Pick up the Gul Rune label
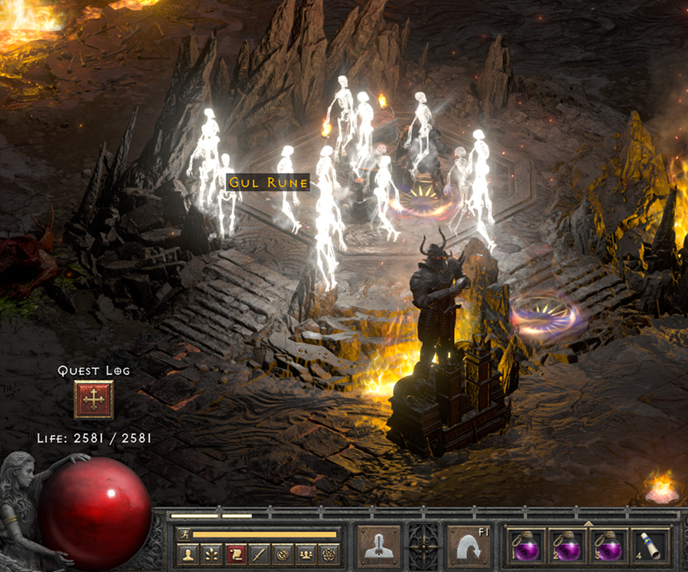The width and height of the screenshot is (688, 572). (268, 182)
